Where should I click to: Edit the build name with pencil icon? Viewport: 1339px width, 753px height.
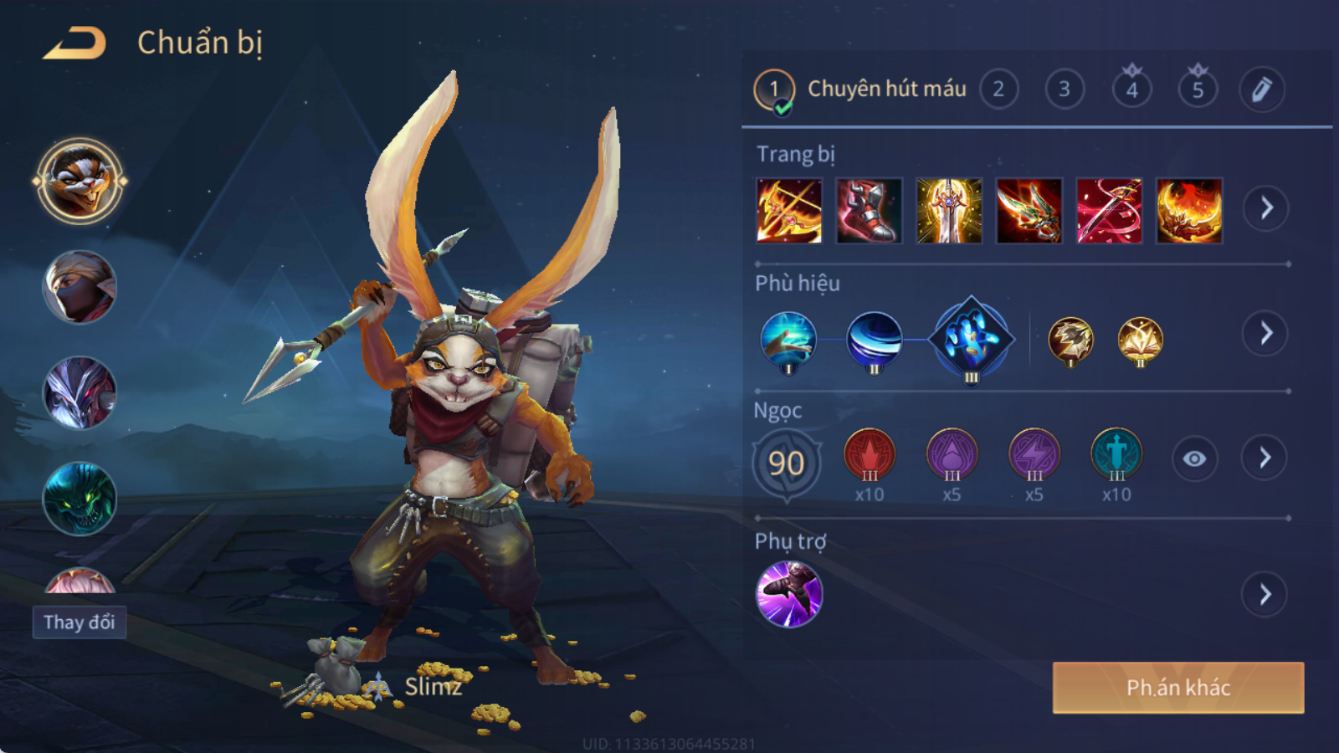[x=1262, y=90]
